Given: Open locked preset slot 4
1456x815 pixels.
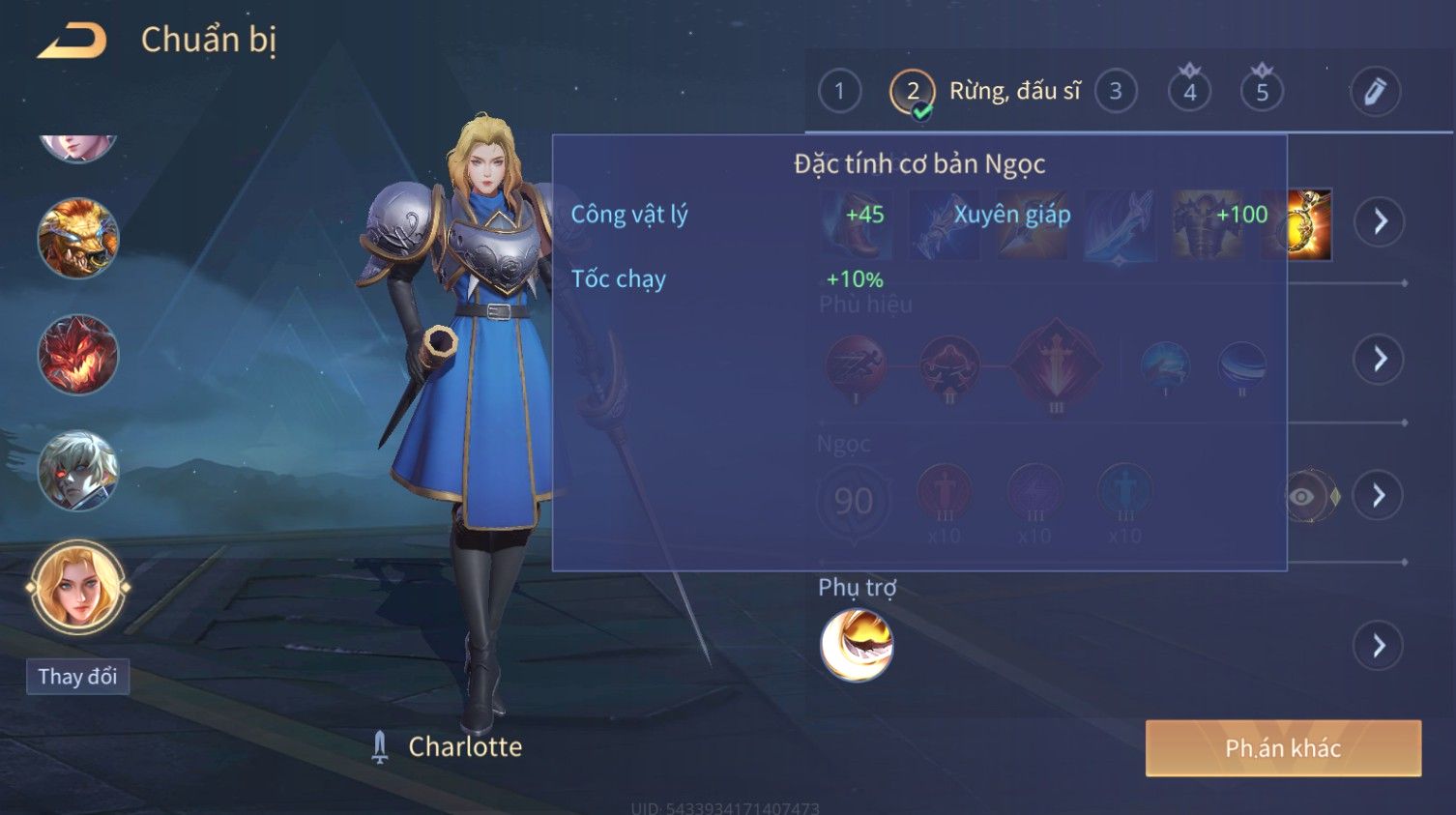Looking at the screenshot, I should tap(1190, 92).
